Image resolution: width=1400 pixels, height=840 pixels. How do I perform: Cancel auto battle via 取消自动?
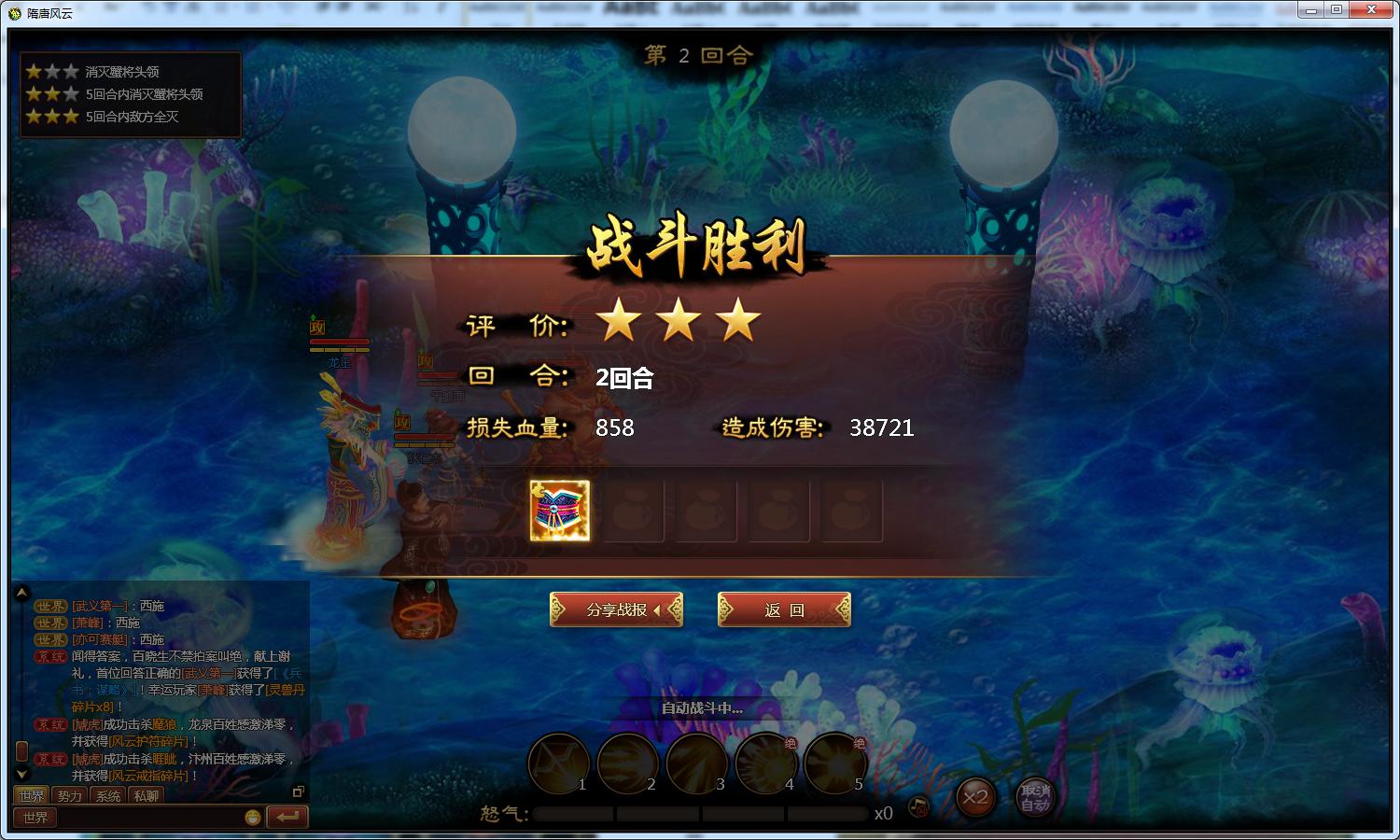(x=1036, y=801)
